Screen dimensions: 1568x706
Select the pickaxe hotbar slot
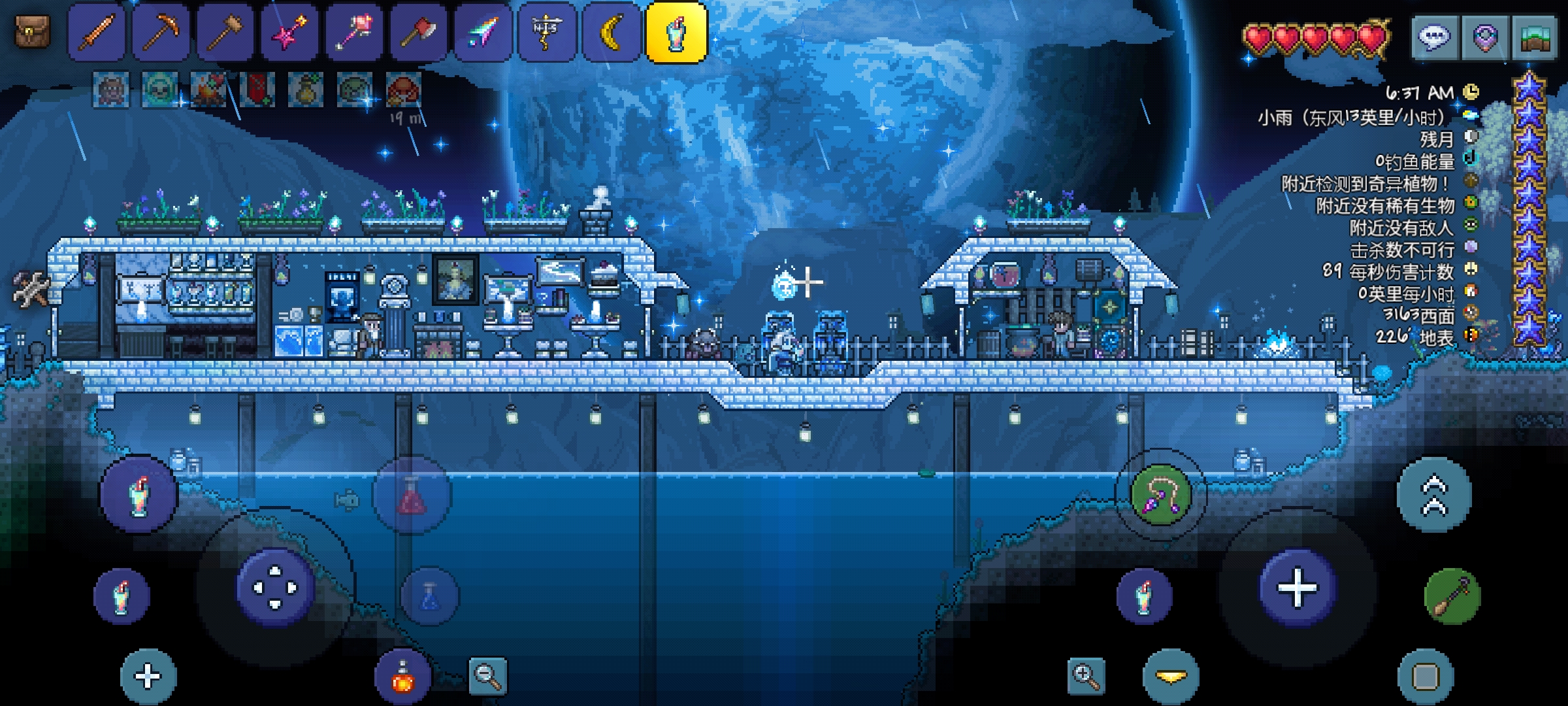pyautogui.click(x=161, y=31)
